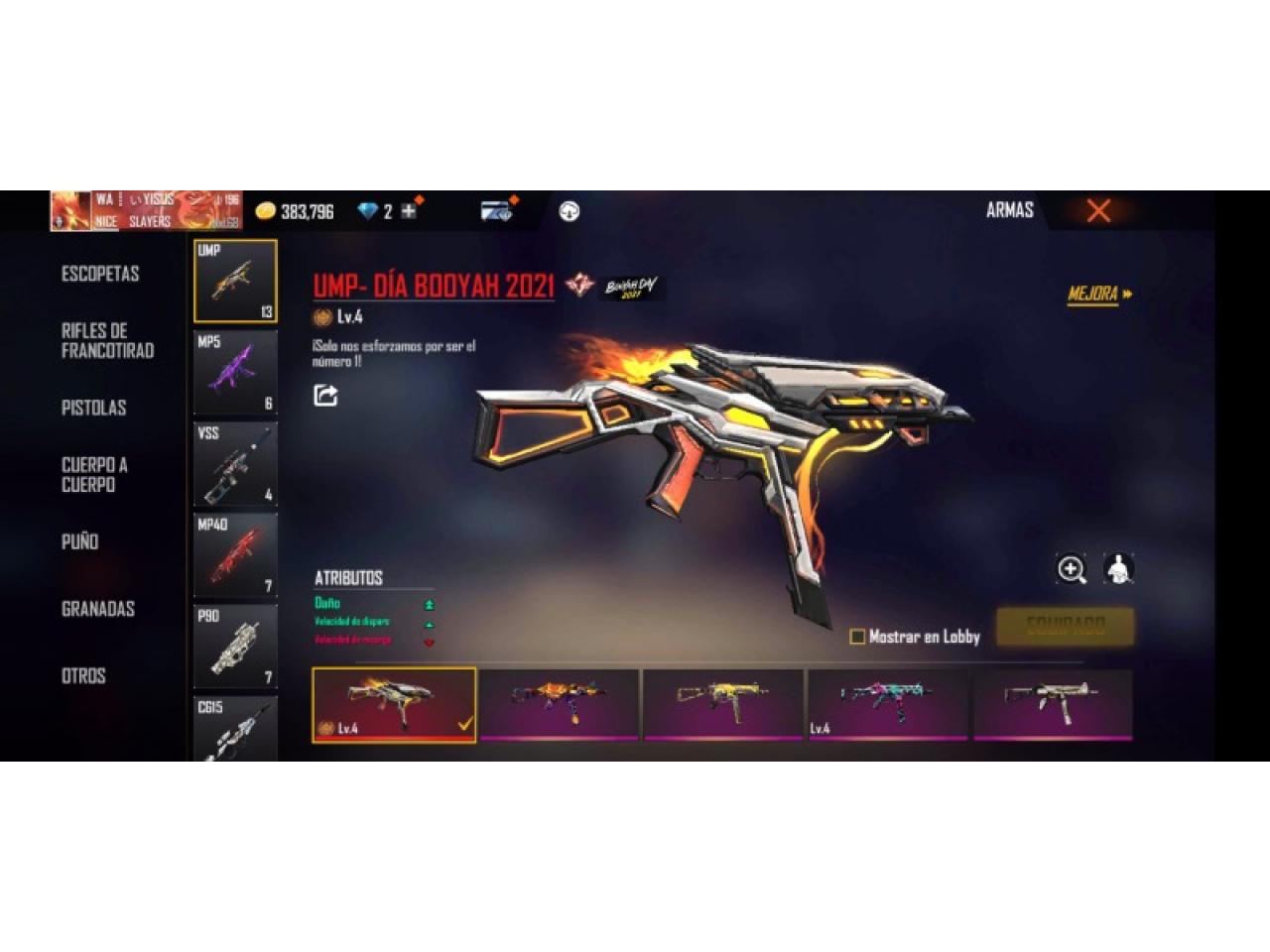Viewport: 1270px width, 952px height.
Task: Switch to Rifles de Francotirador category
Action: (107, 340)
